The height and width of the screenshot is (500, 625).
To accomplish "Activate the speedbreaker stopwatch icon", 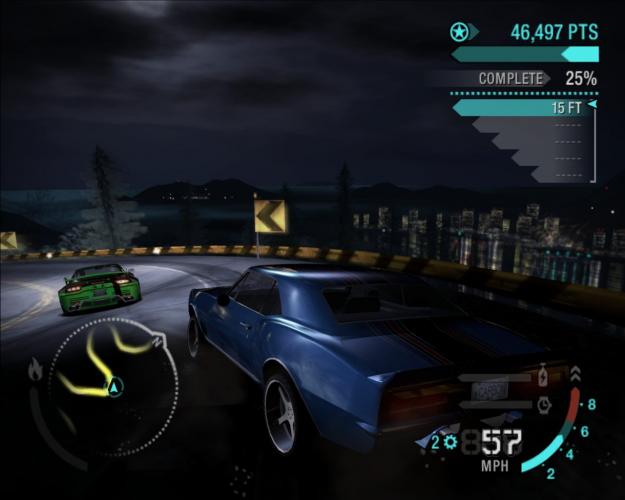I will 543,405.
